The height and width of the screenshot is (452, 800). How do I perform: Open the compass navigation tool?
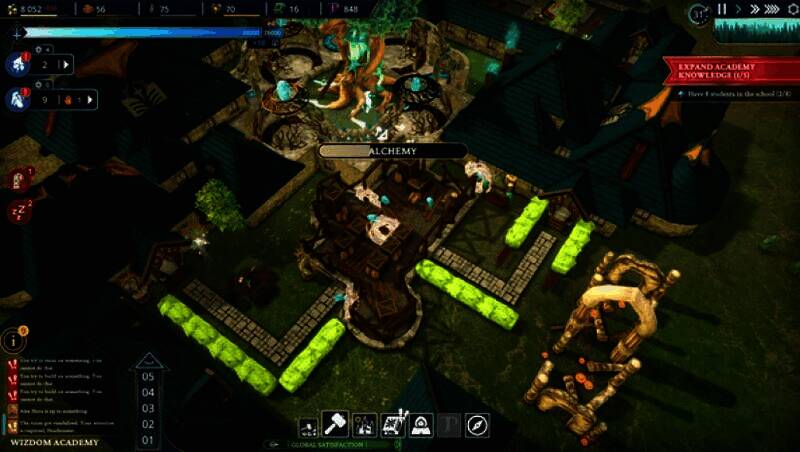[477, 424]
